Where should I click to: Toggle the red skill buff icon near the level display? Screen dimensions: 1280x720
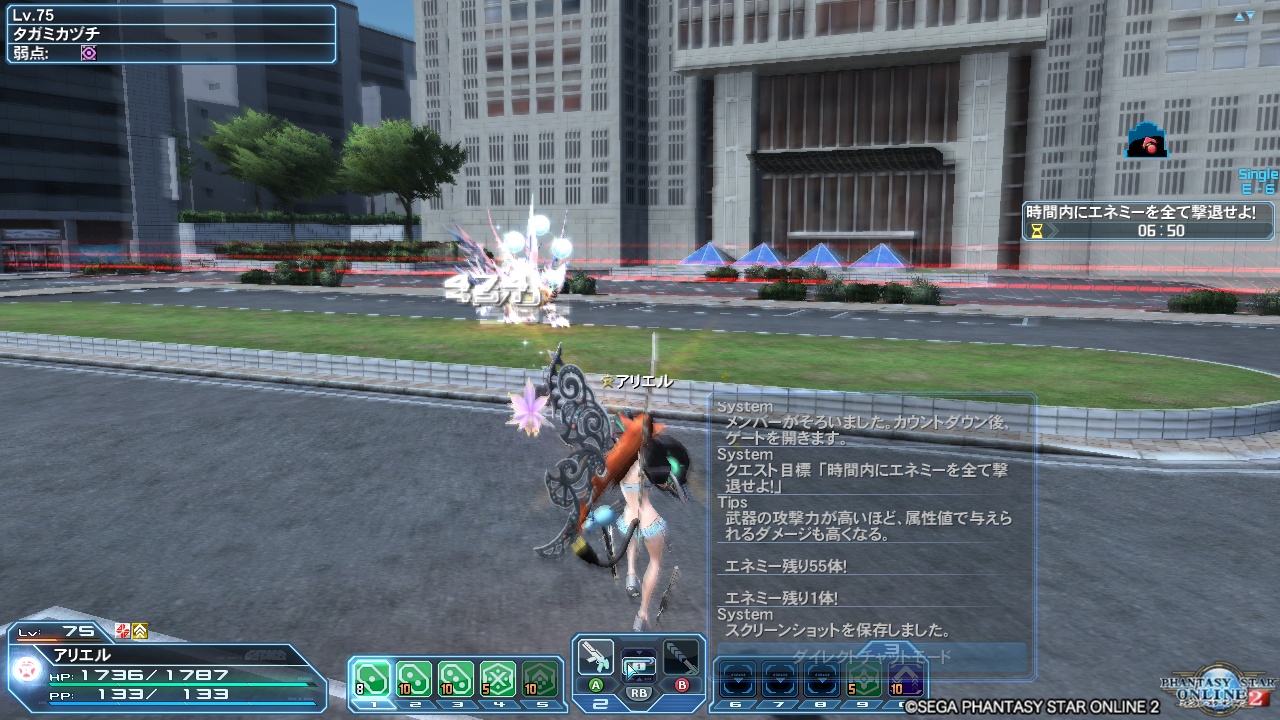click(122, 631)
